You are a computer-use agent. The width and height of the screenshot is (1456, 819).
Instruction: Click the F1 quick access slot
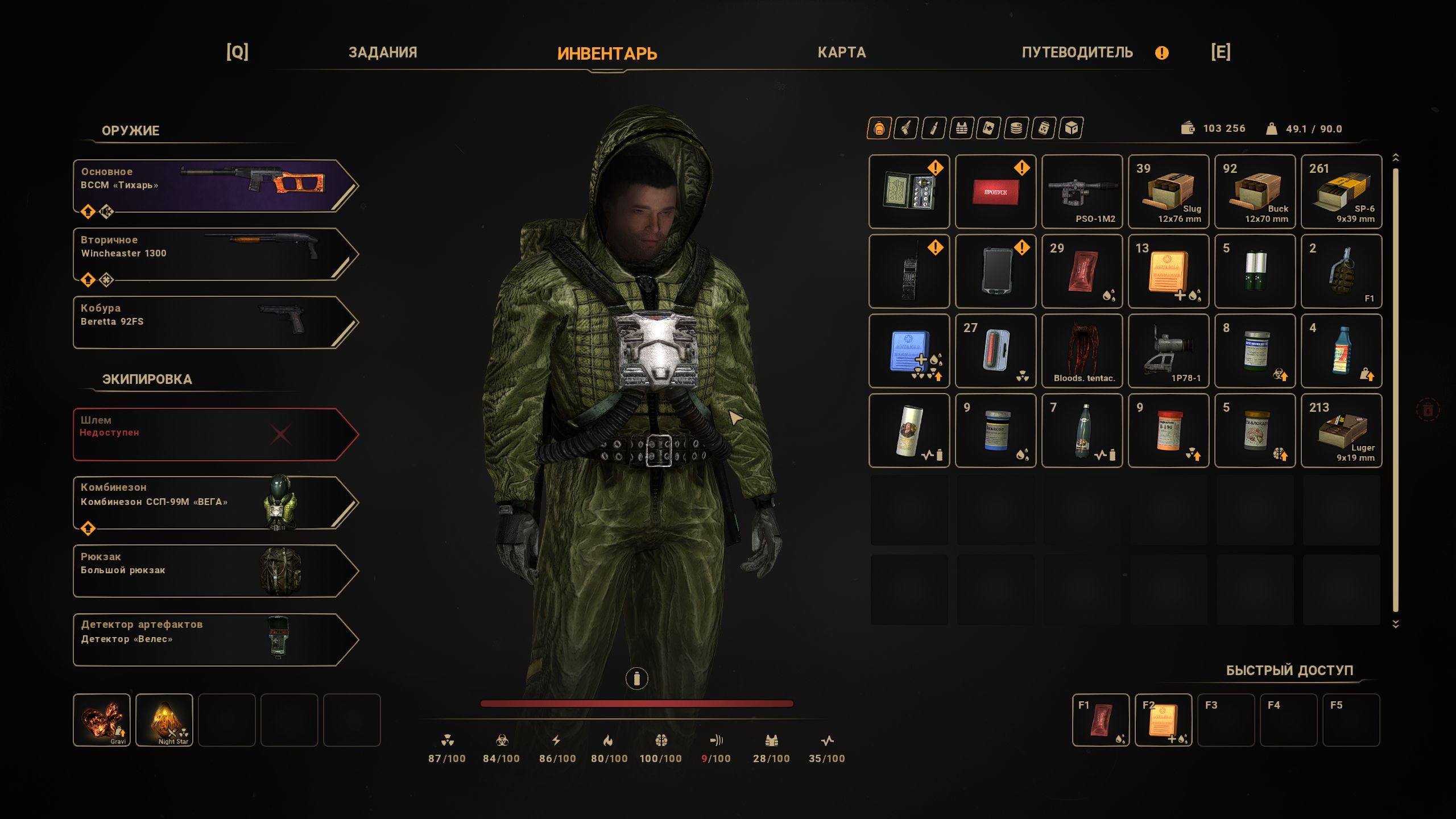pyautogui.click(x=1101, y=719)
